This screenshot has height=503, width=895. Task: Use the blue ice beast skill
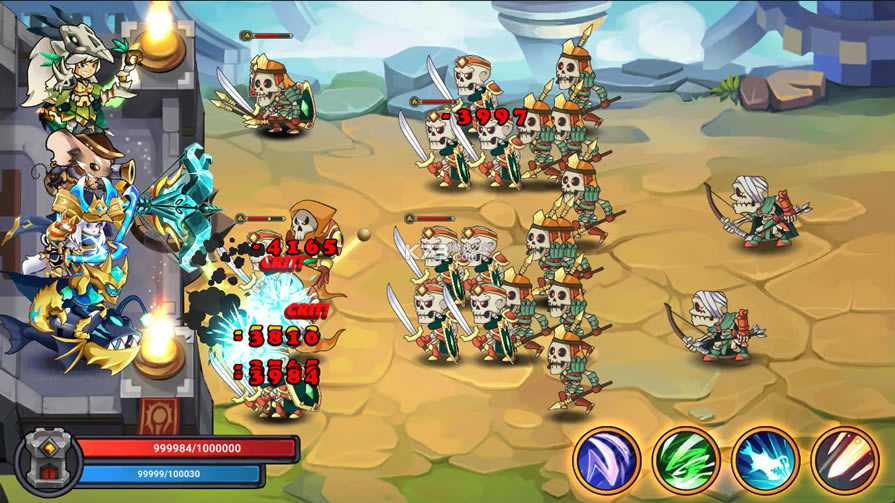(x=765, y=461)
